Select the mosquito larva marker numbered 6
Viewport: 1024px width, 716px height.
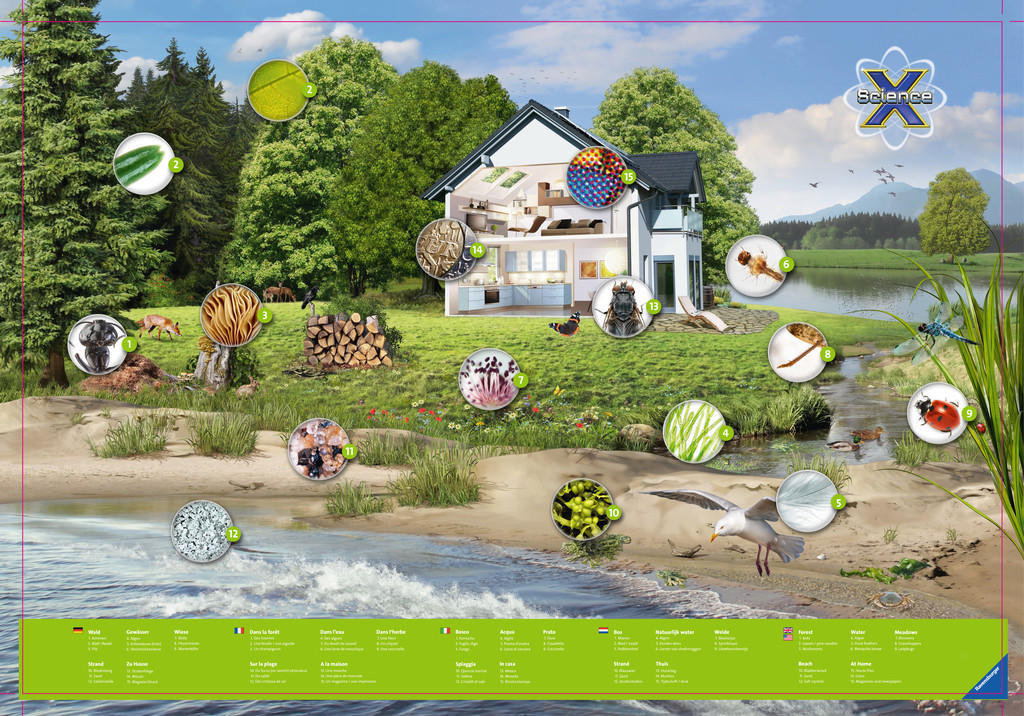click(756, 265)
